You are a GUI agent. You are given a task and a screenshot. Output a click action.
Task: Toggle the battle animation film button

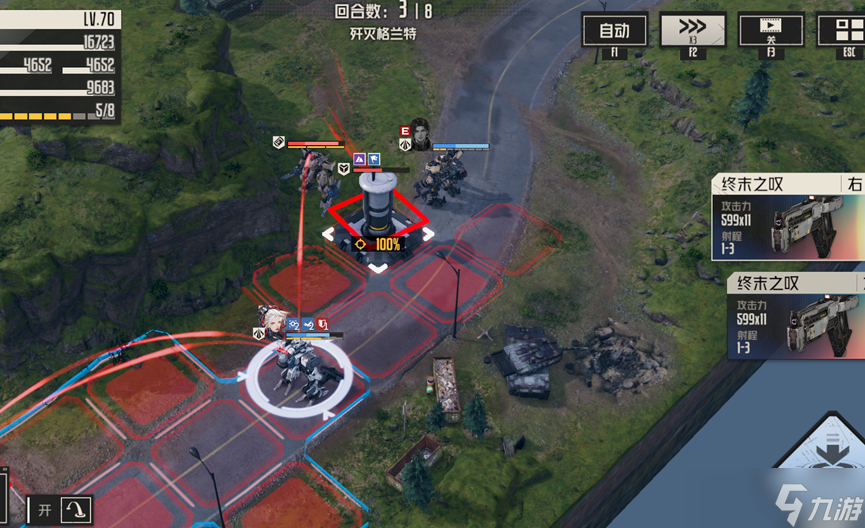[x=770, y=30]
